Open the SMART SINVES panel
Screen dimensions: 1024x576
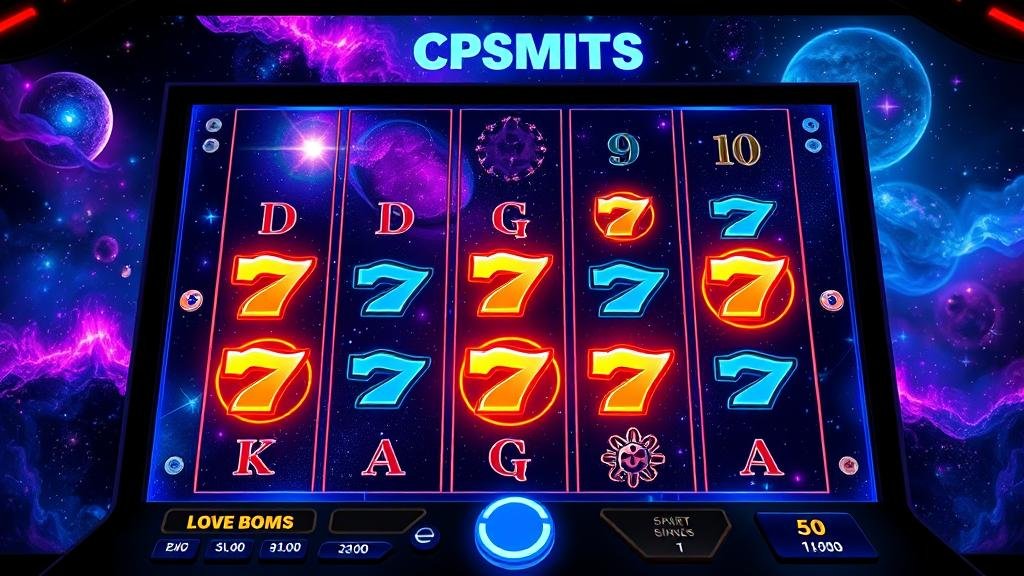[665, 531]
